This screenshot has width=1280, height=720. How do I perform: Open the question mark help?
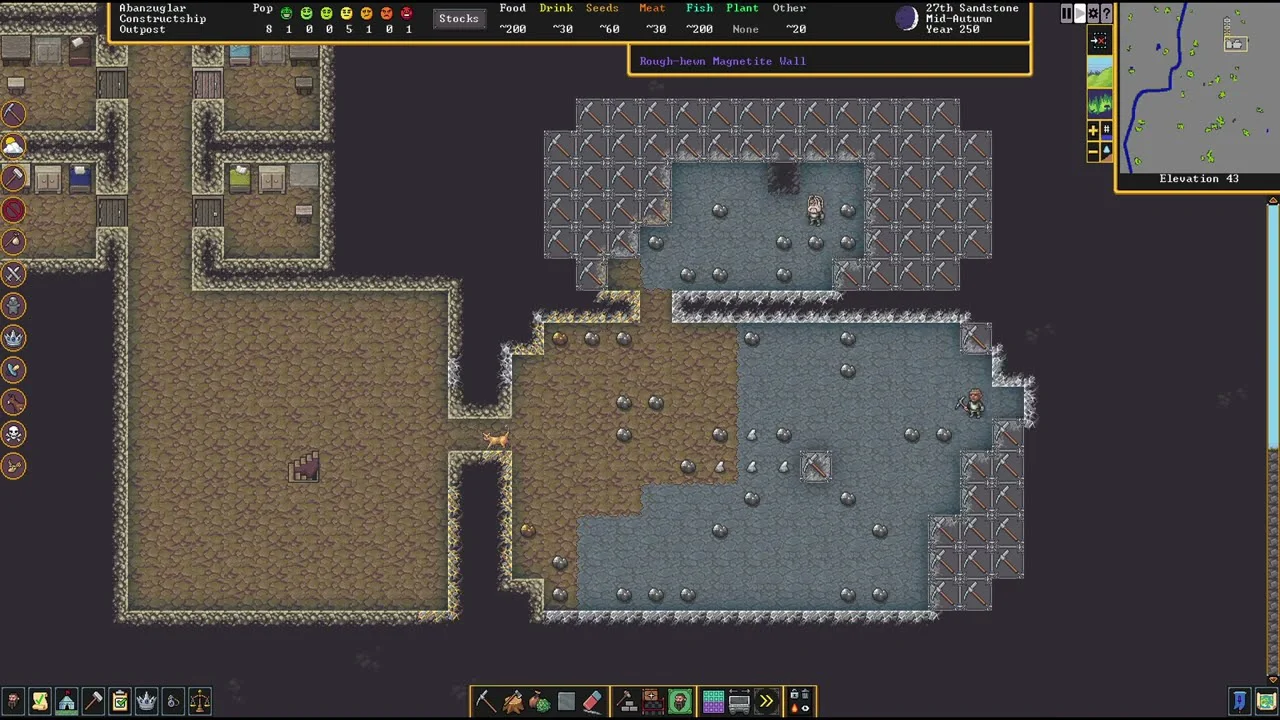coord(1106,14)
